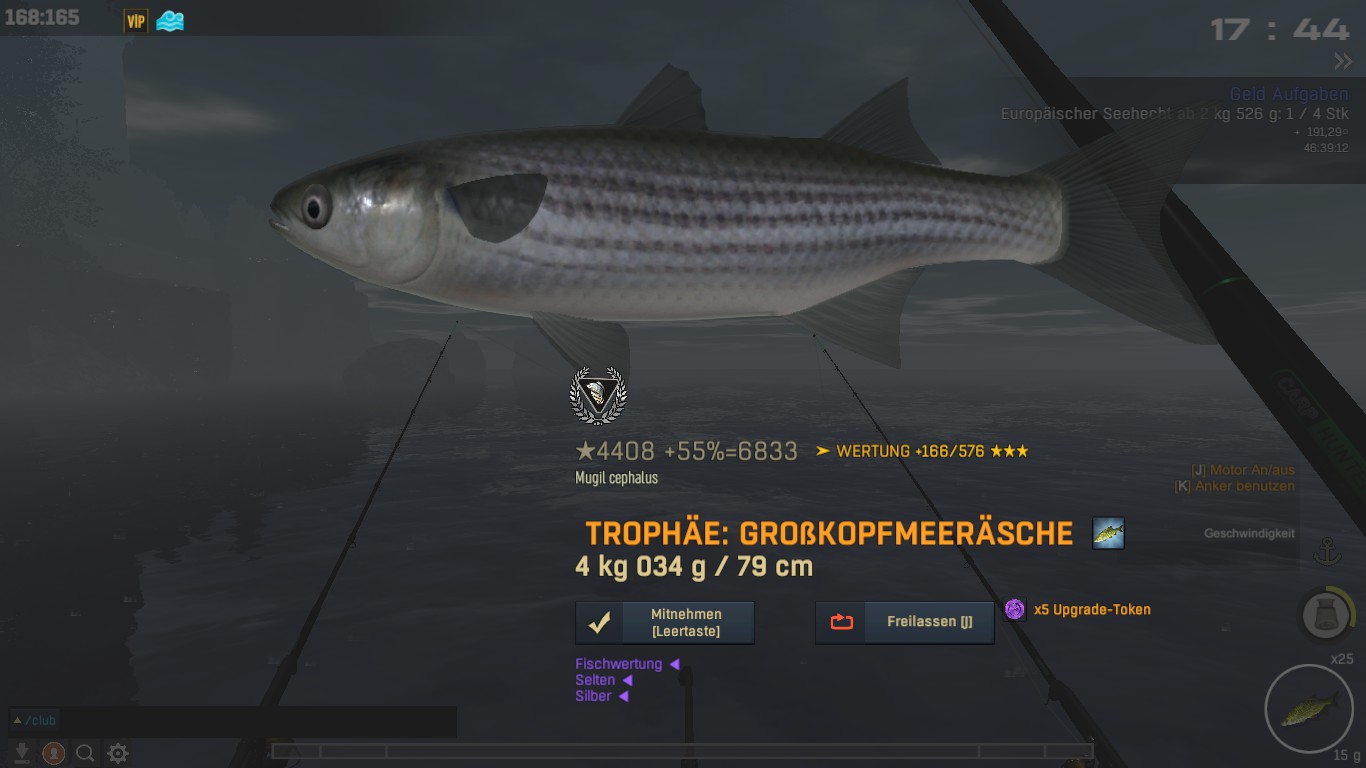Focus the chat box showing /club

[x=232, y=721]
